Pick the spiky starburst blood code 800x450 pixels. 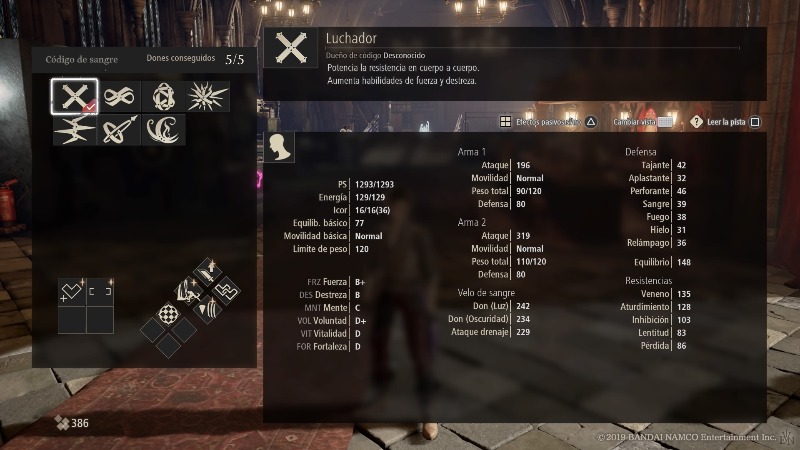[x=207, y=97]
